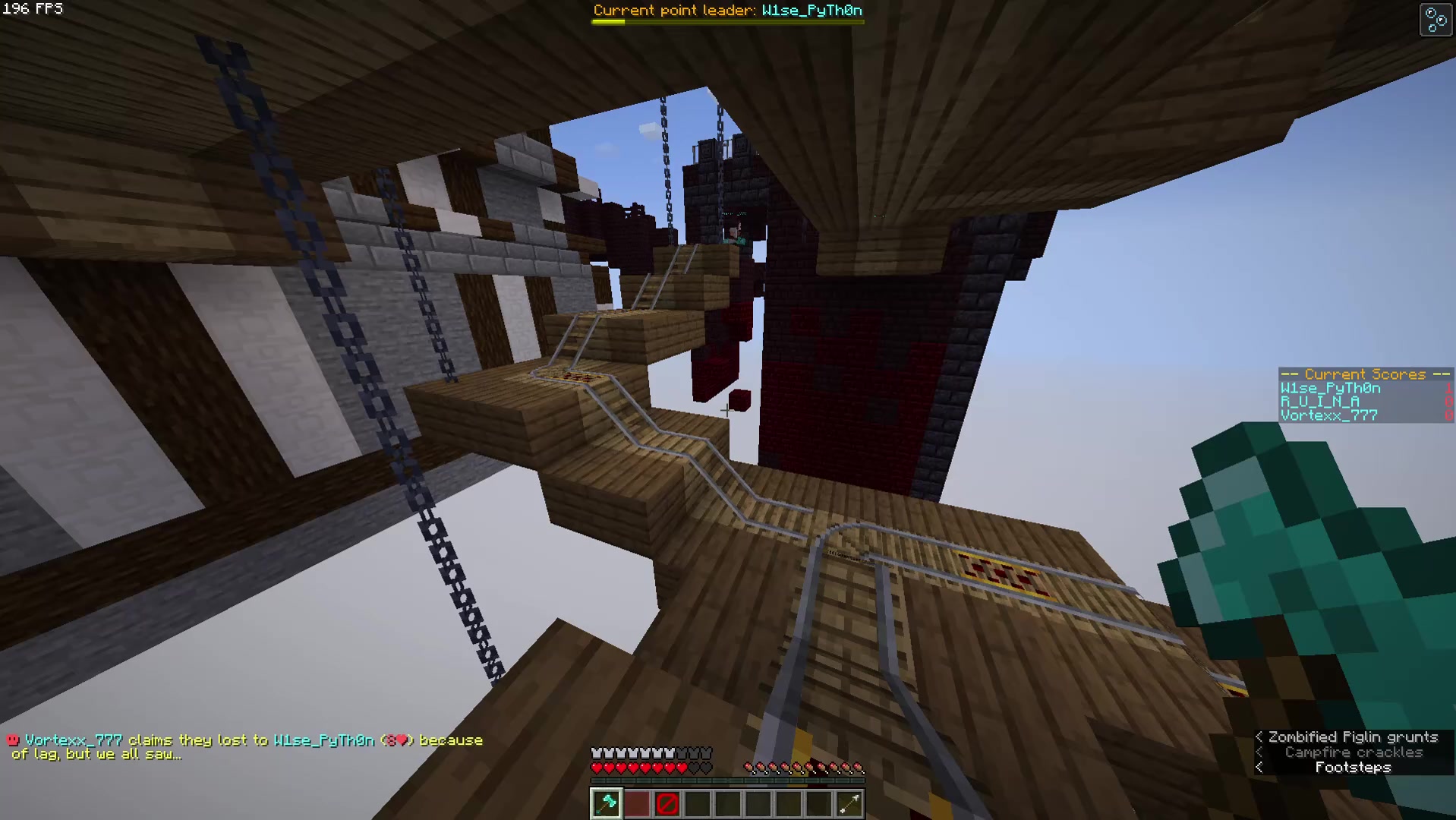This screenshot has height=820, width=1456.
Task: Click the first heart in the health bar
Action: coord(597,767)
